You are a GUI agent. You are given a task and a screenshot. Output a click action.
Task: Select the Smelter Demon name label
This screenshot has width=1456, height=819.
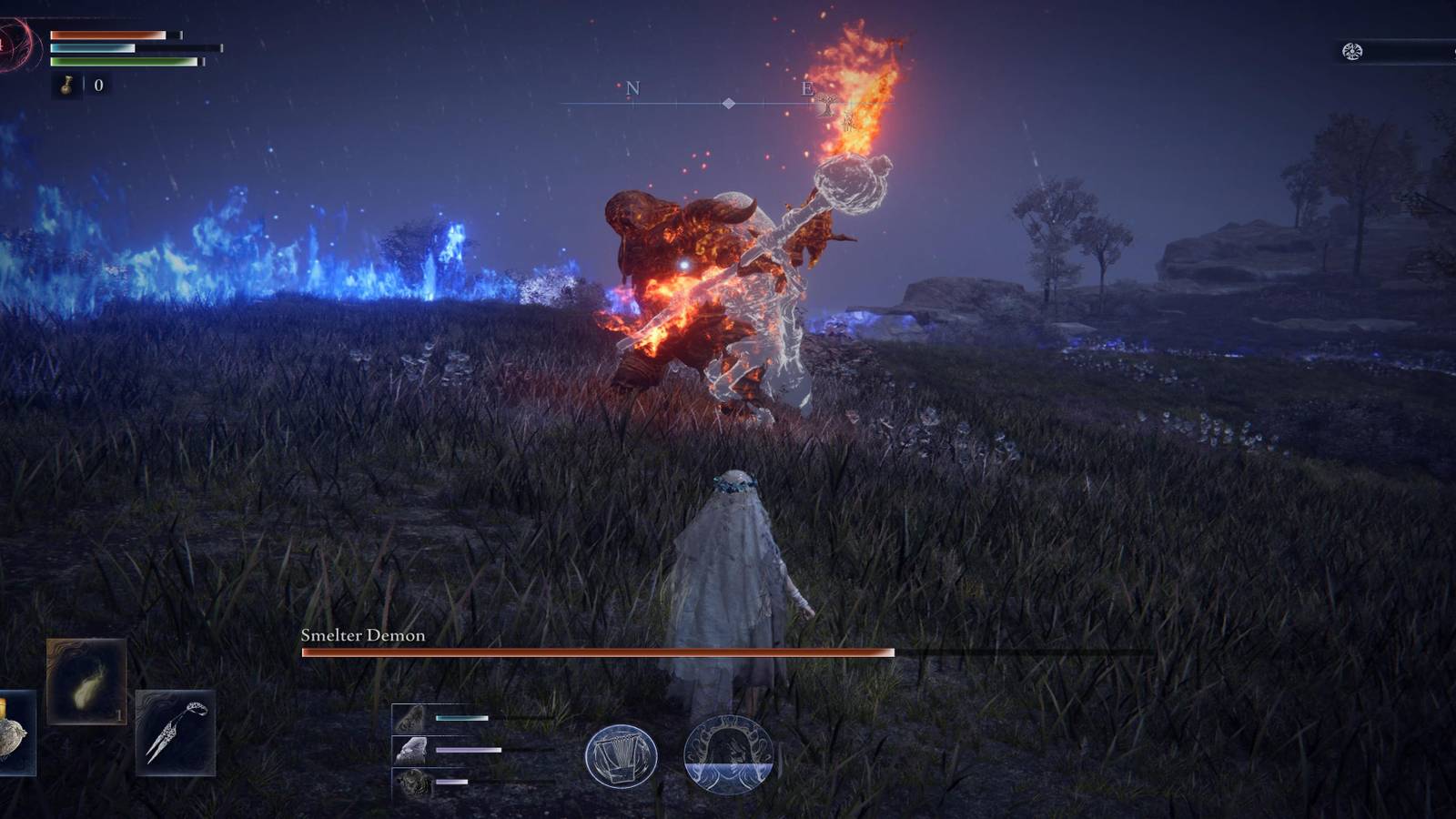[x=364, y=636]
